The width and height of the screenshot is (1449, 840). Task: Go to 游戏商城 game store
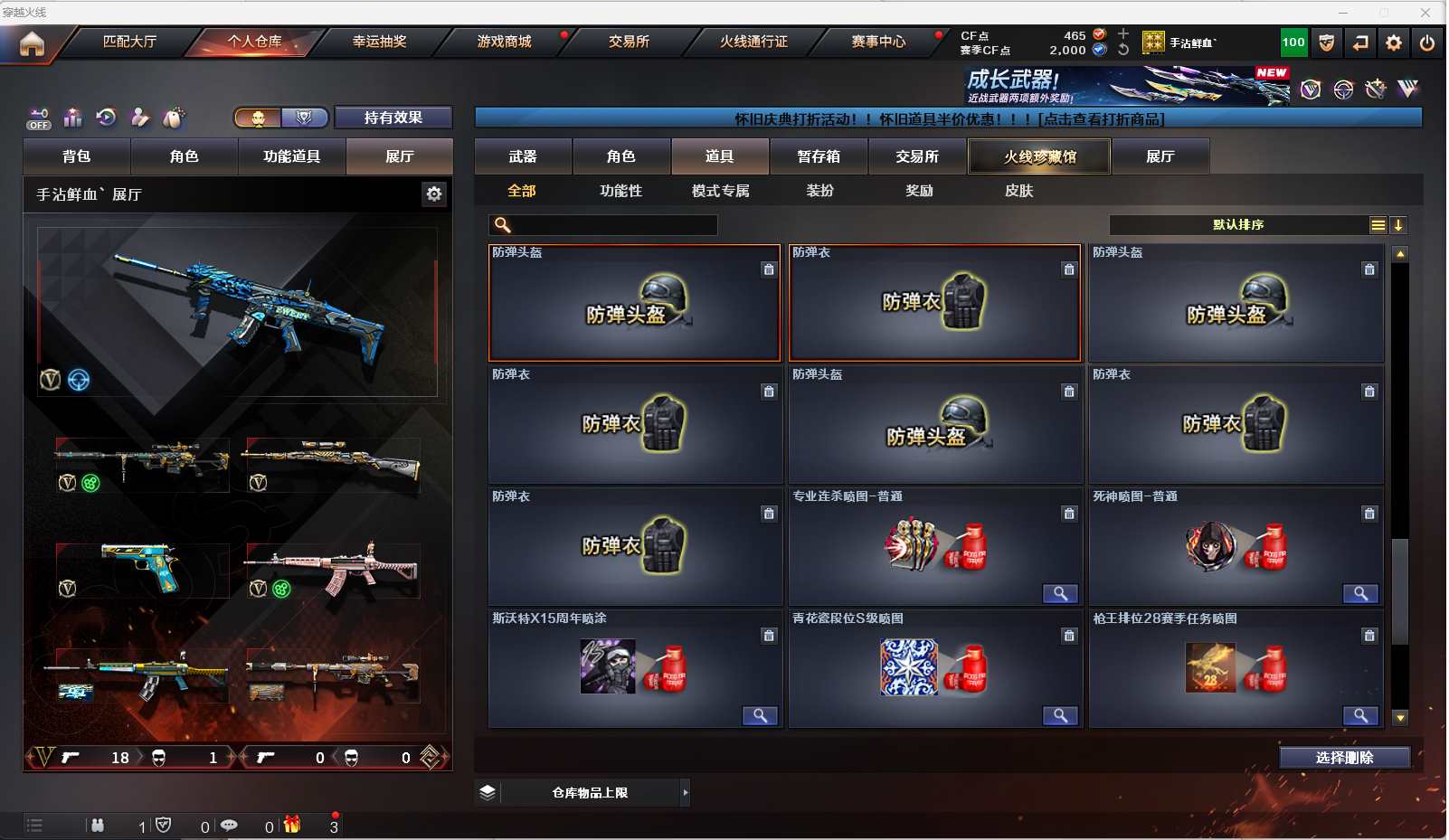(x=504, y=42)
